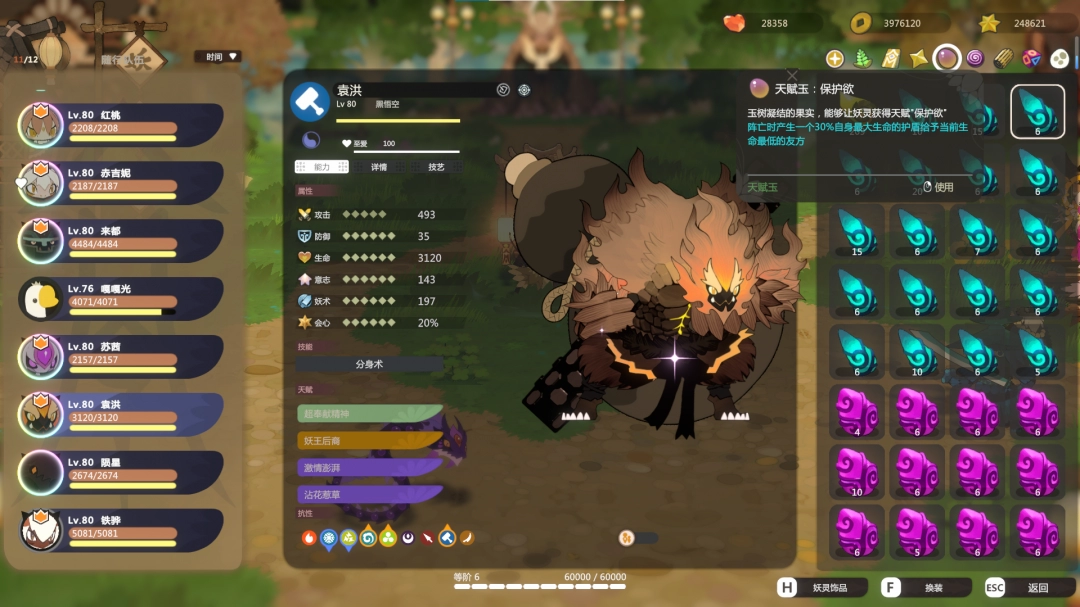This screenshot has width=1080, height=607.
Task: Close the 天赋玉 item tooltip
Action: (792, 75)
